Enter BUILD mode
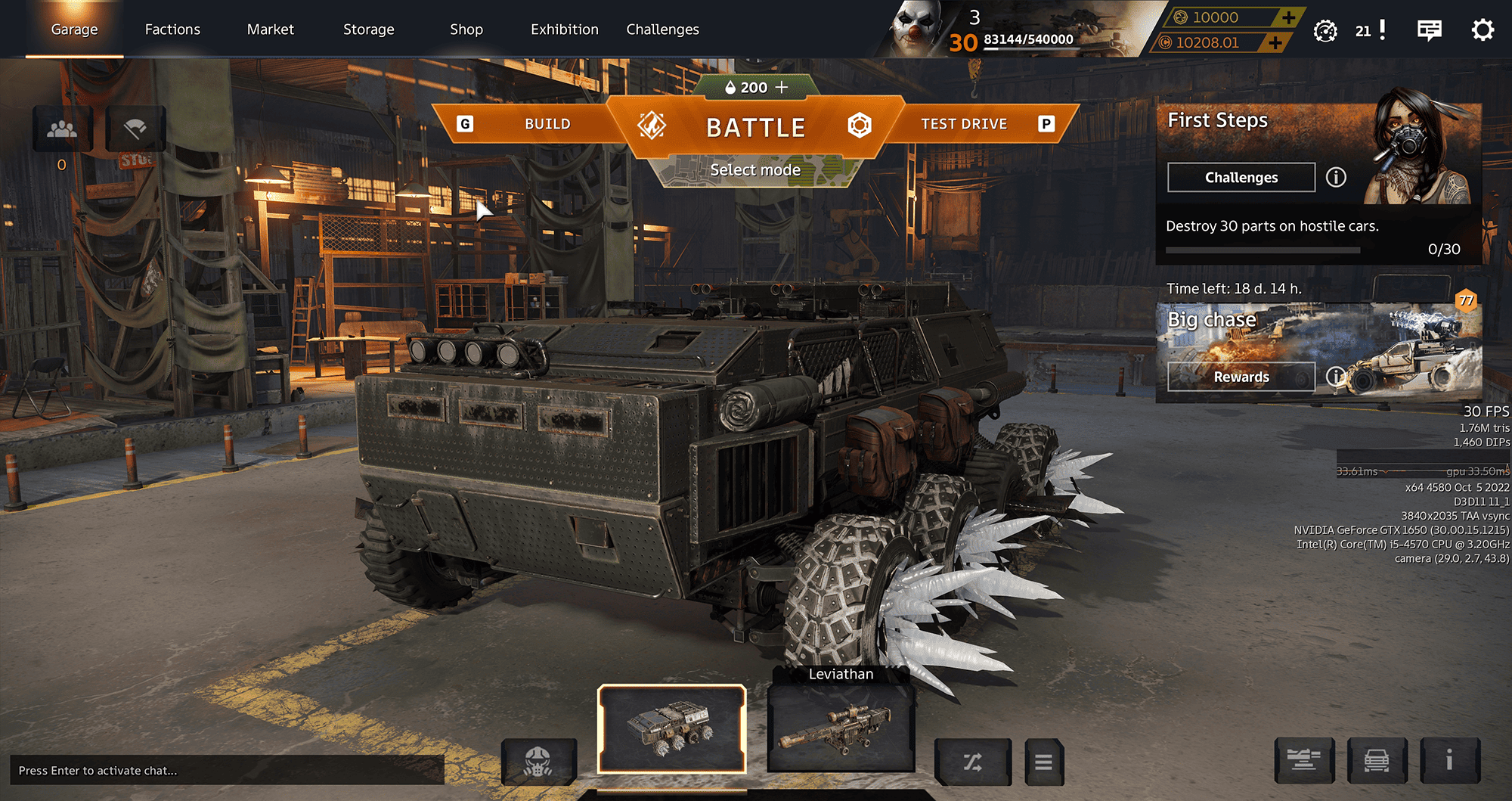Screen dimensions: 1512x801 tap(547, 124)
